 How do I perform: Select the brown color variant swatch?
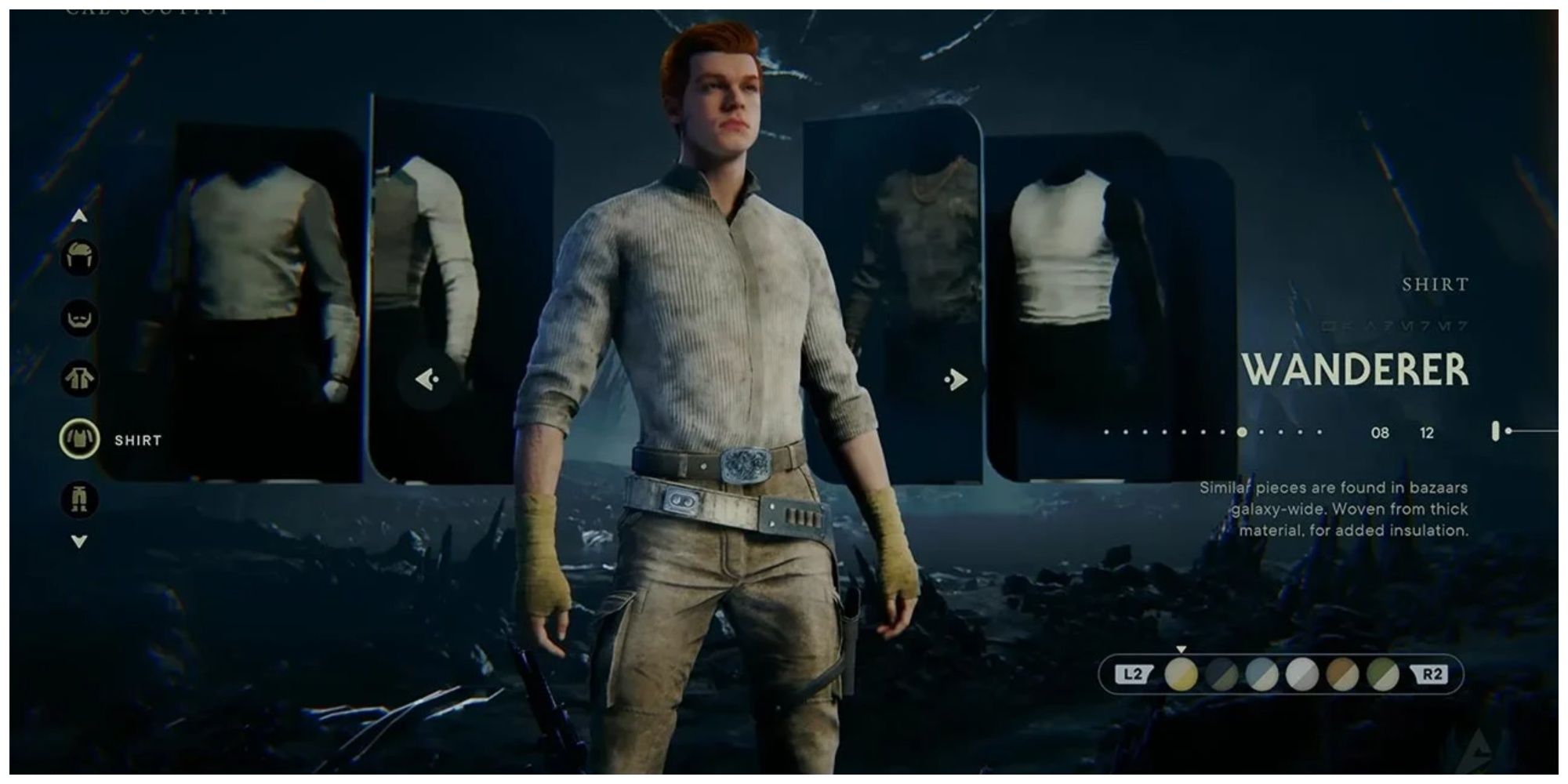point(1342,673)
